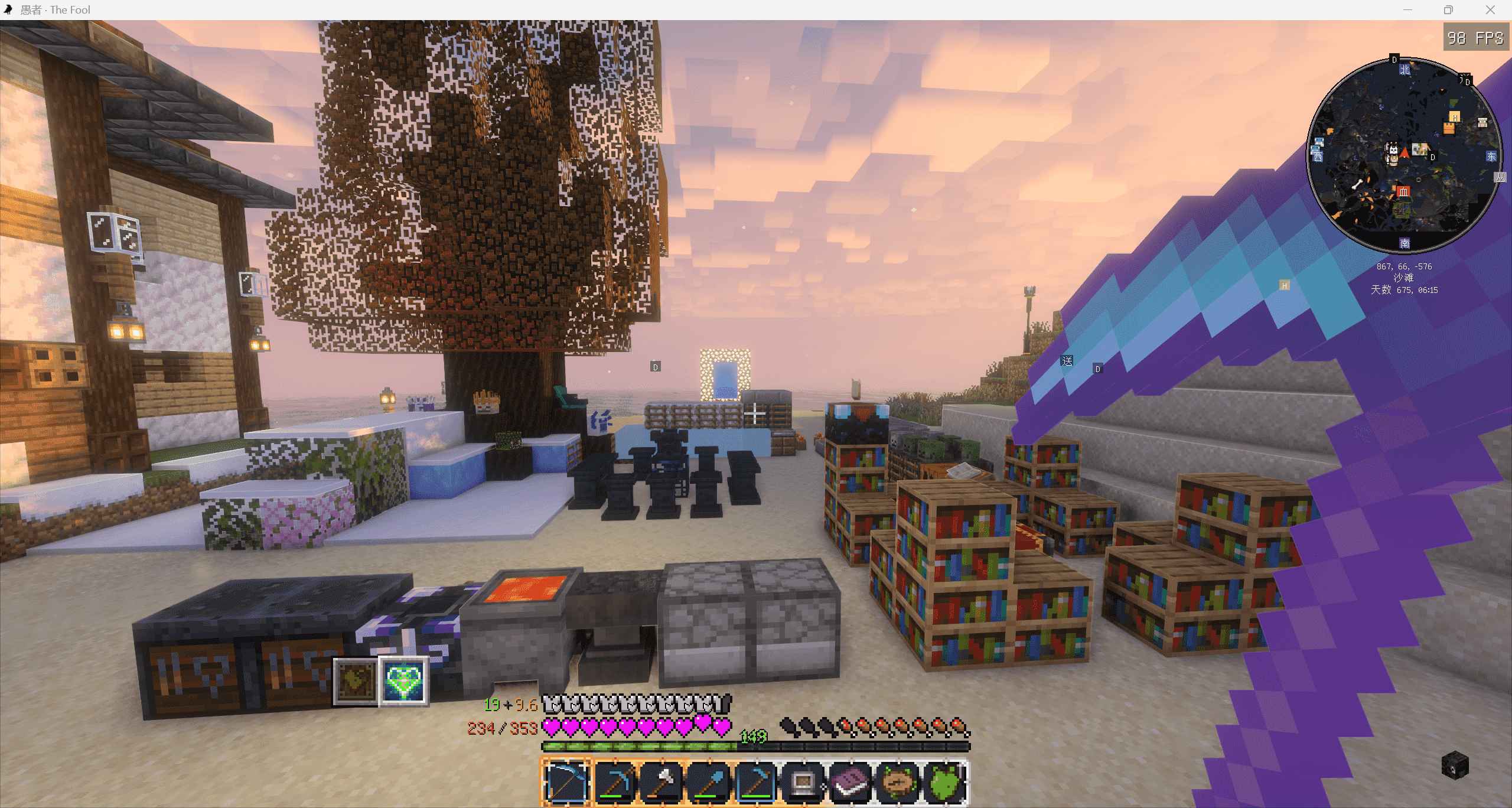The height and width of the screenshot is (808, 1512).
Task: Click the red 血 waypoint on minimap
Action: coord(1403,191)
